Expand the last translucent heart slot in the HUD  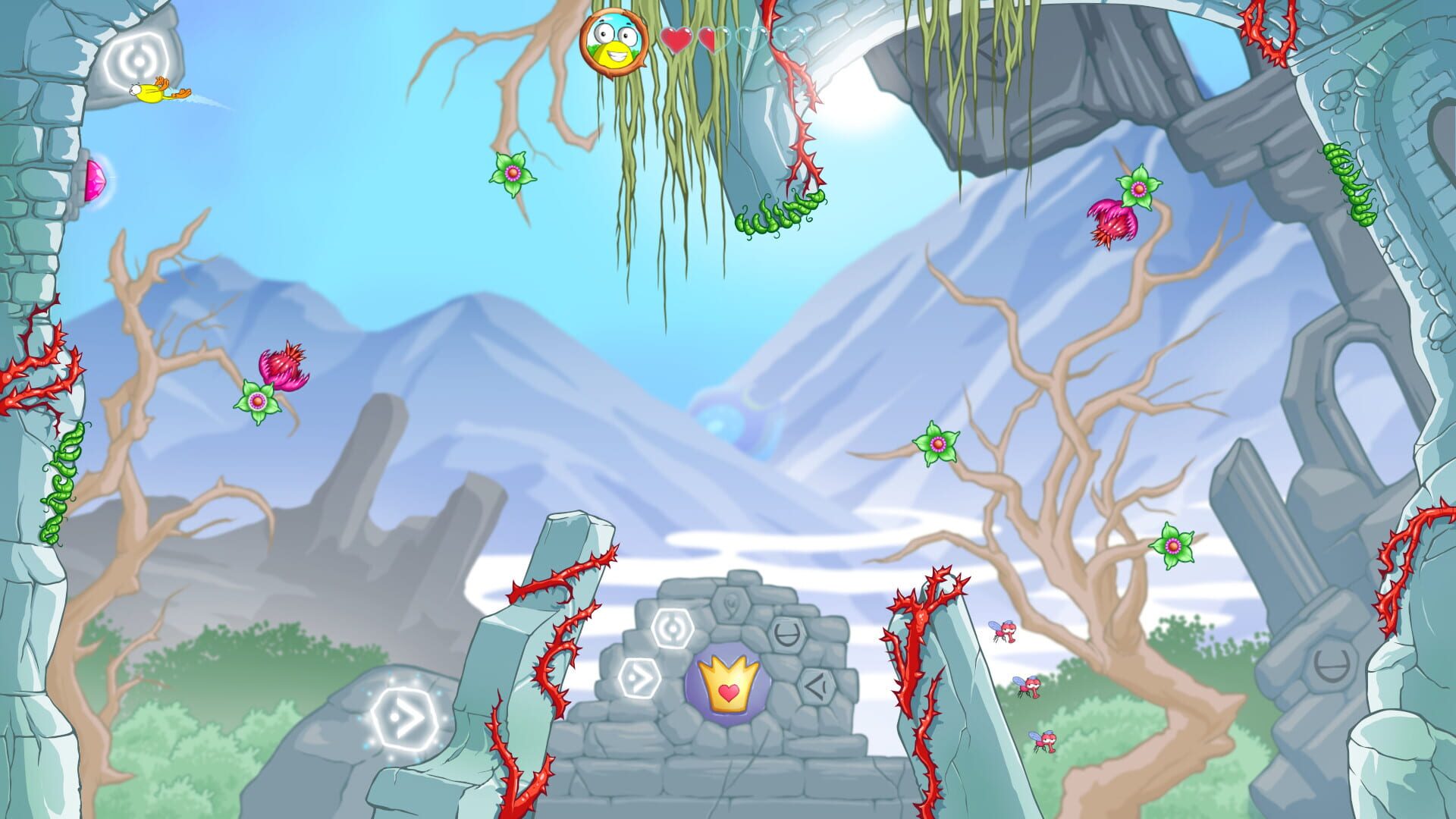pyautogui.click(x=789, y=39)
